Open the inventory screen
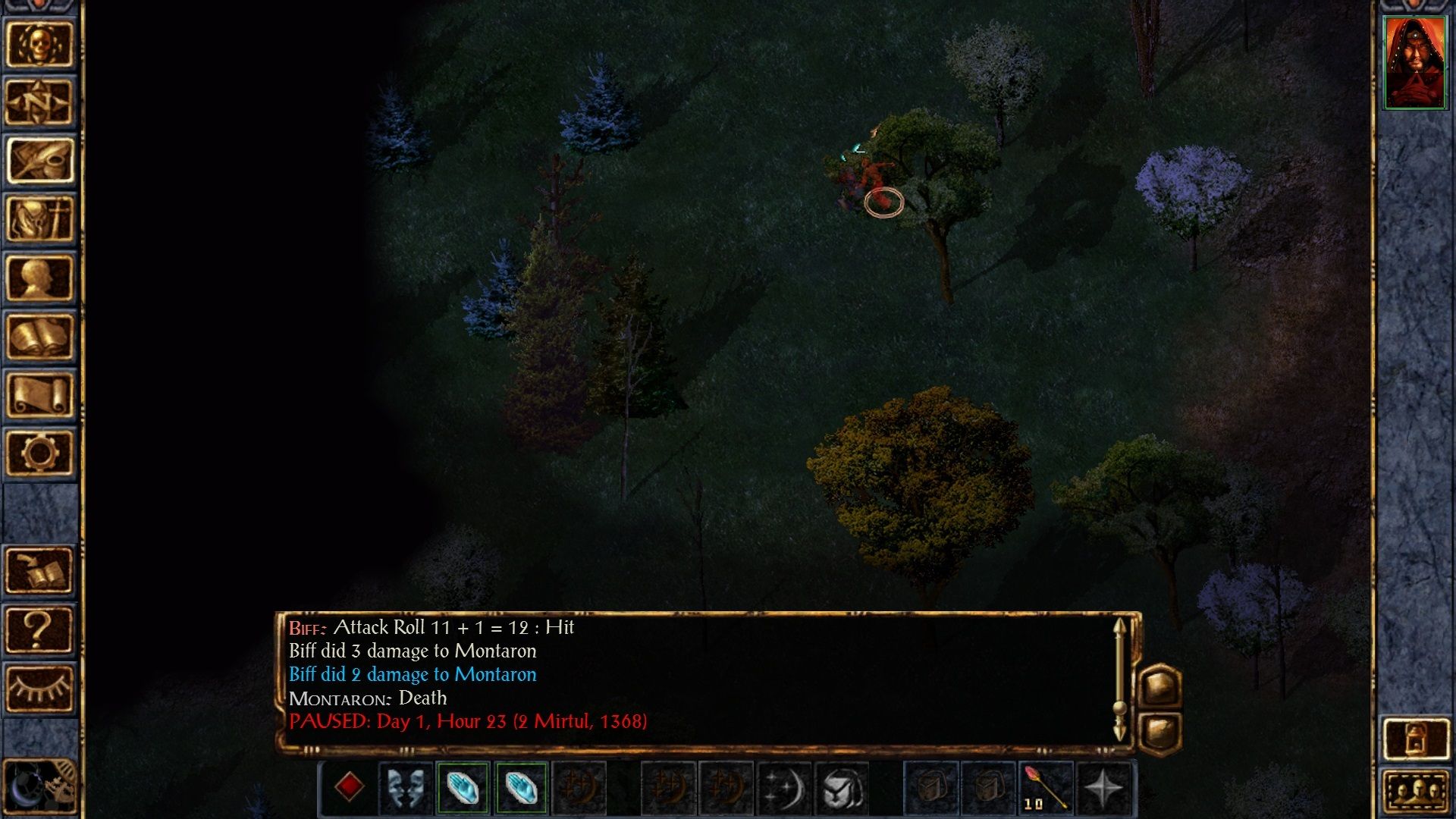Screen dimensions: 1456x819 click(39, 219)
